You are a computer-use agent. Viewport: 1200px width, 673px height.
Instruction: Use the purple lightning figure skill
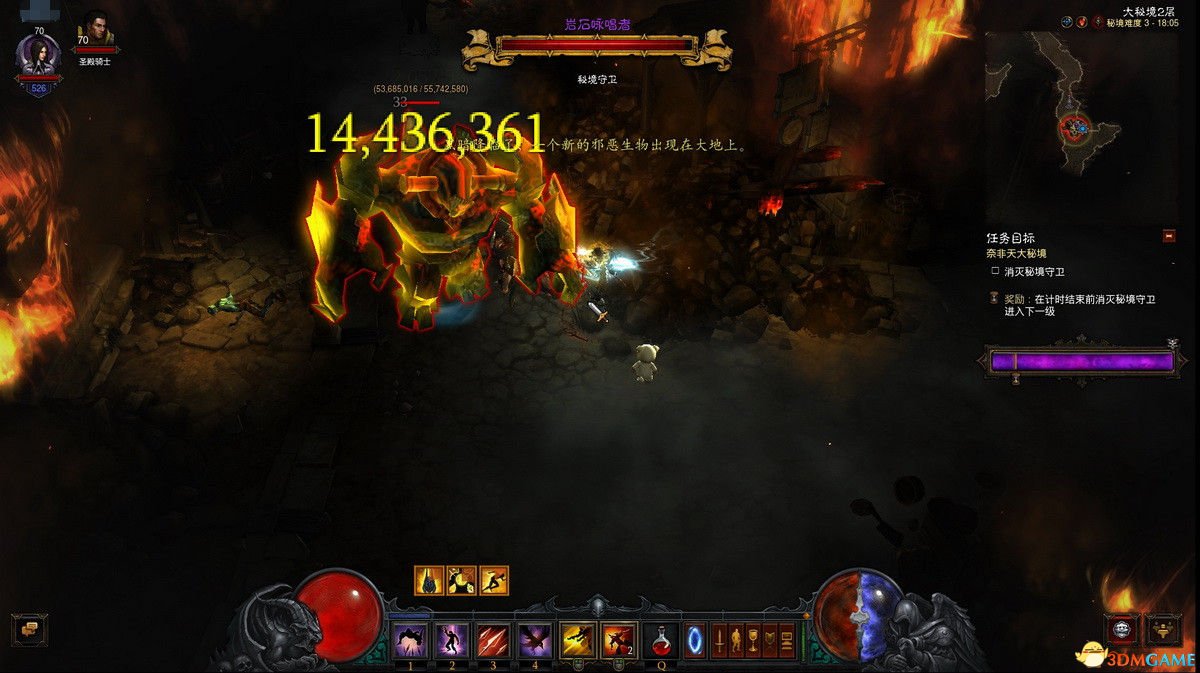[452, 639]
